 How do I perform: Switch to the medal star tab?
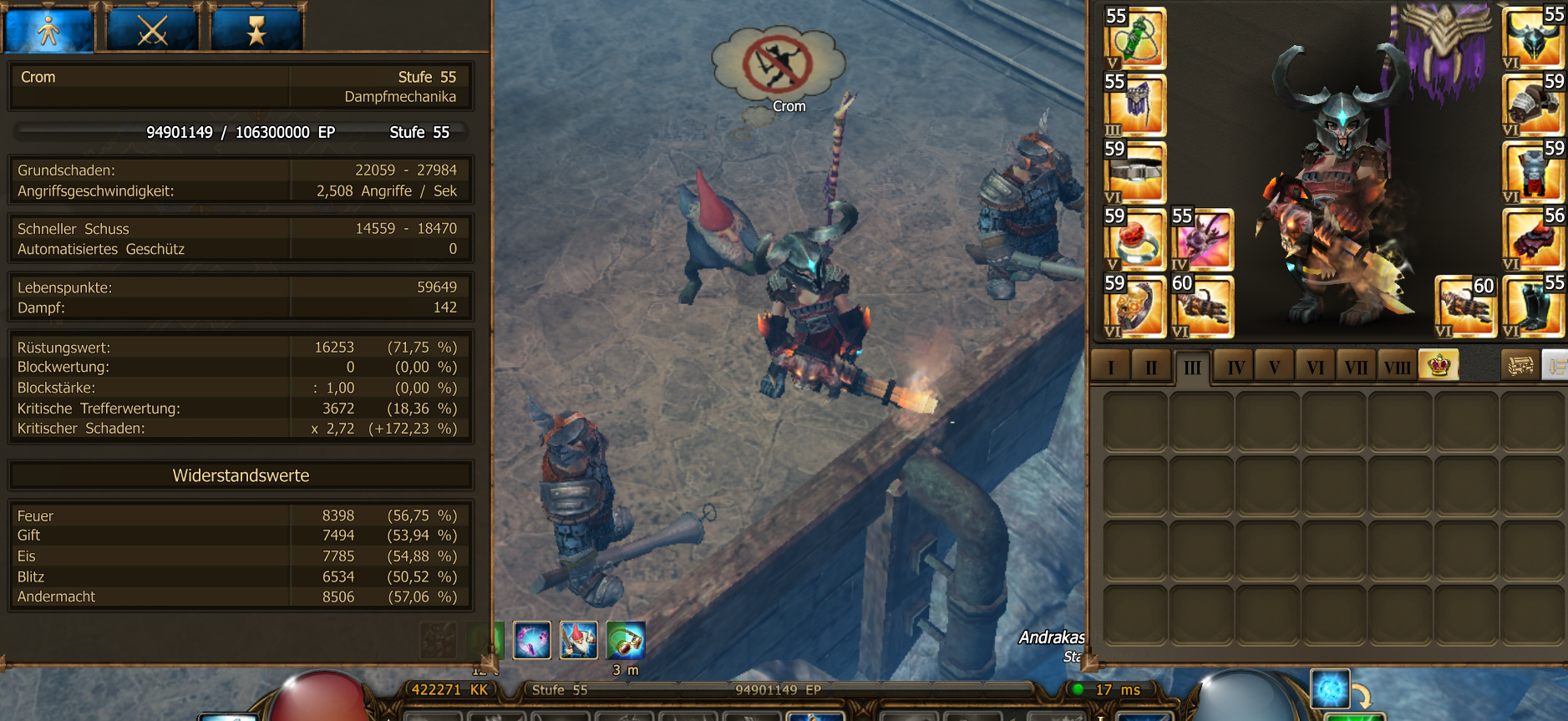point(256,30)
